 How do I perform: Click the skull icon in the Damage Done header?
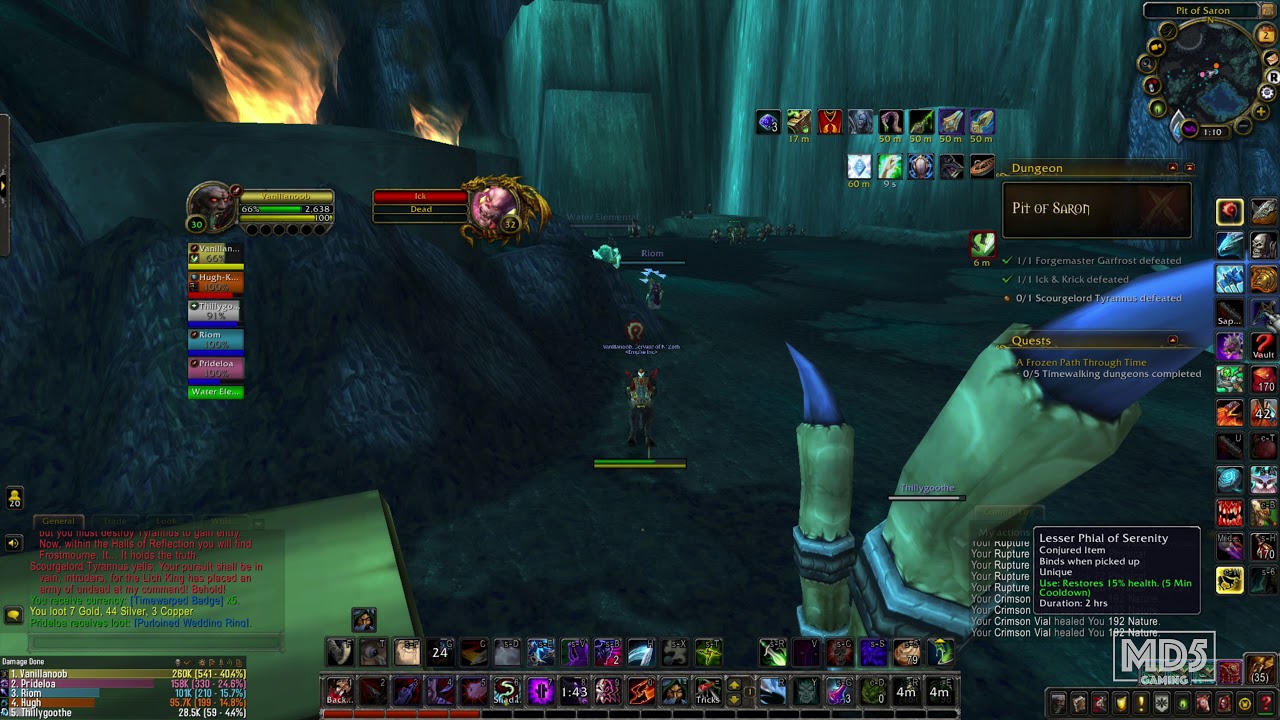177,662
